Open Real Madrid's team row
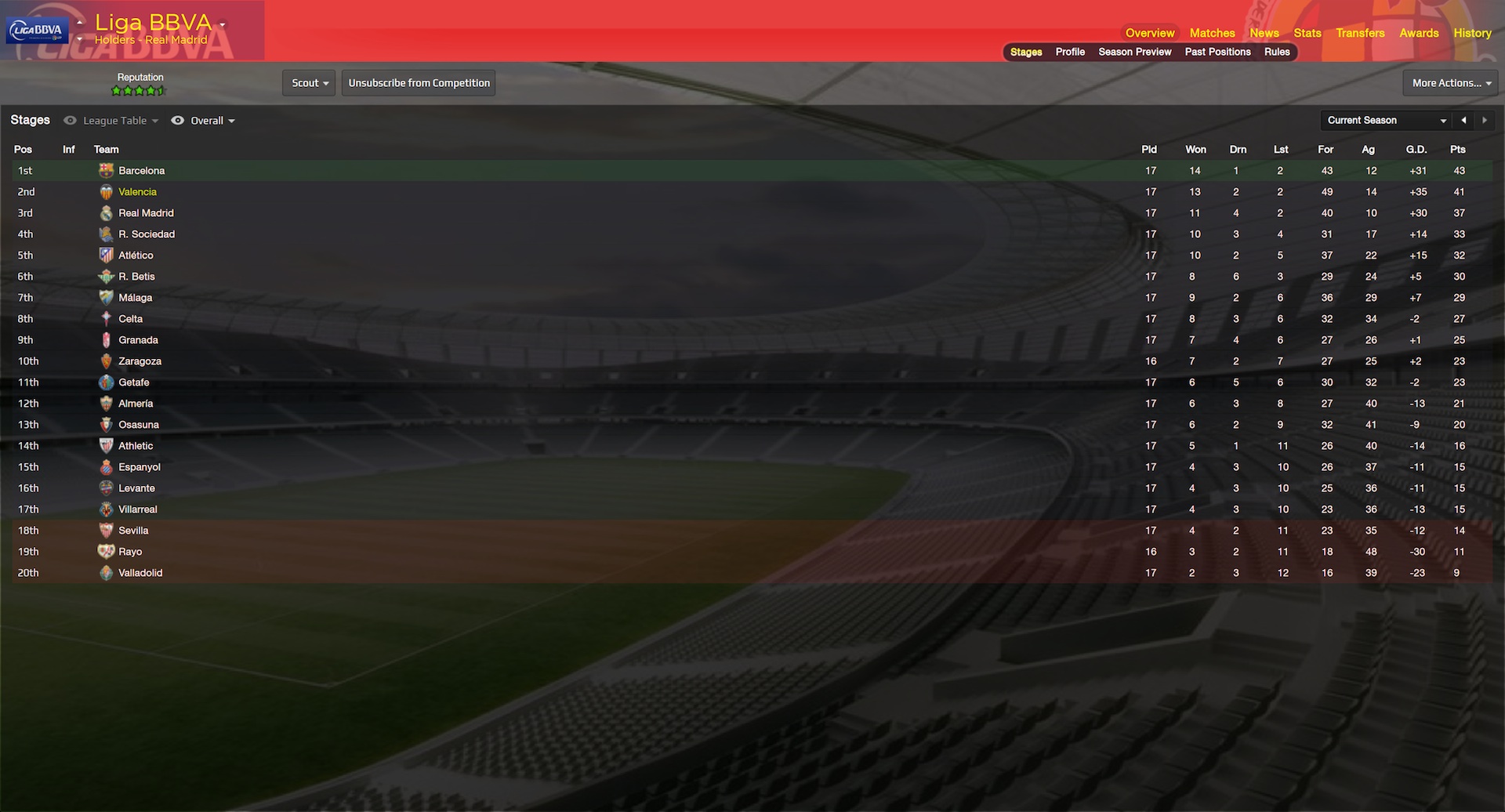The width and height of the screenshot is (1505, 812). (146, 213)
